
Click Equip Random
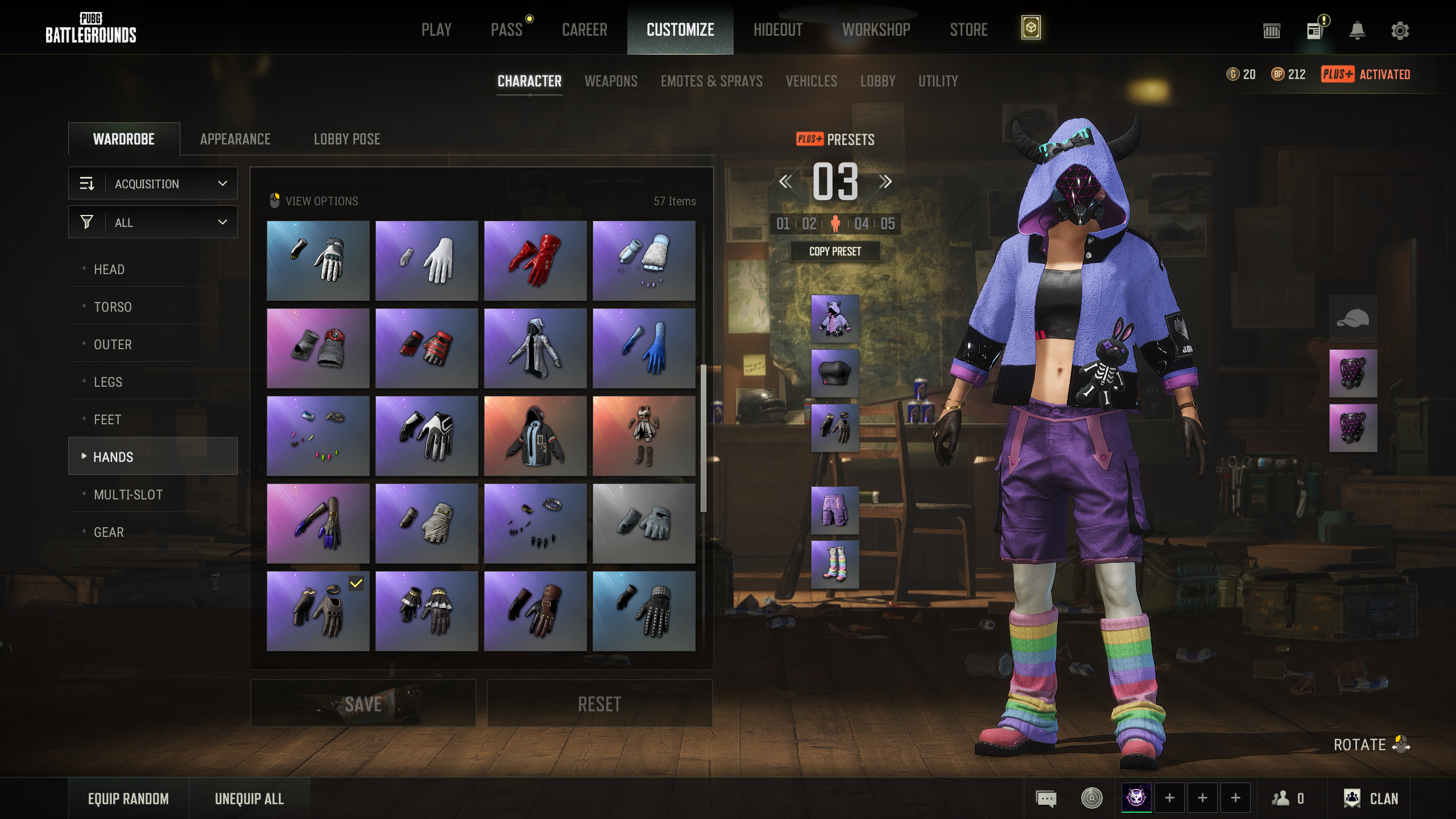tap(129, 799)
